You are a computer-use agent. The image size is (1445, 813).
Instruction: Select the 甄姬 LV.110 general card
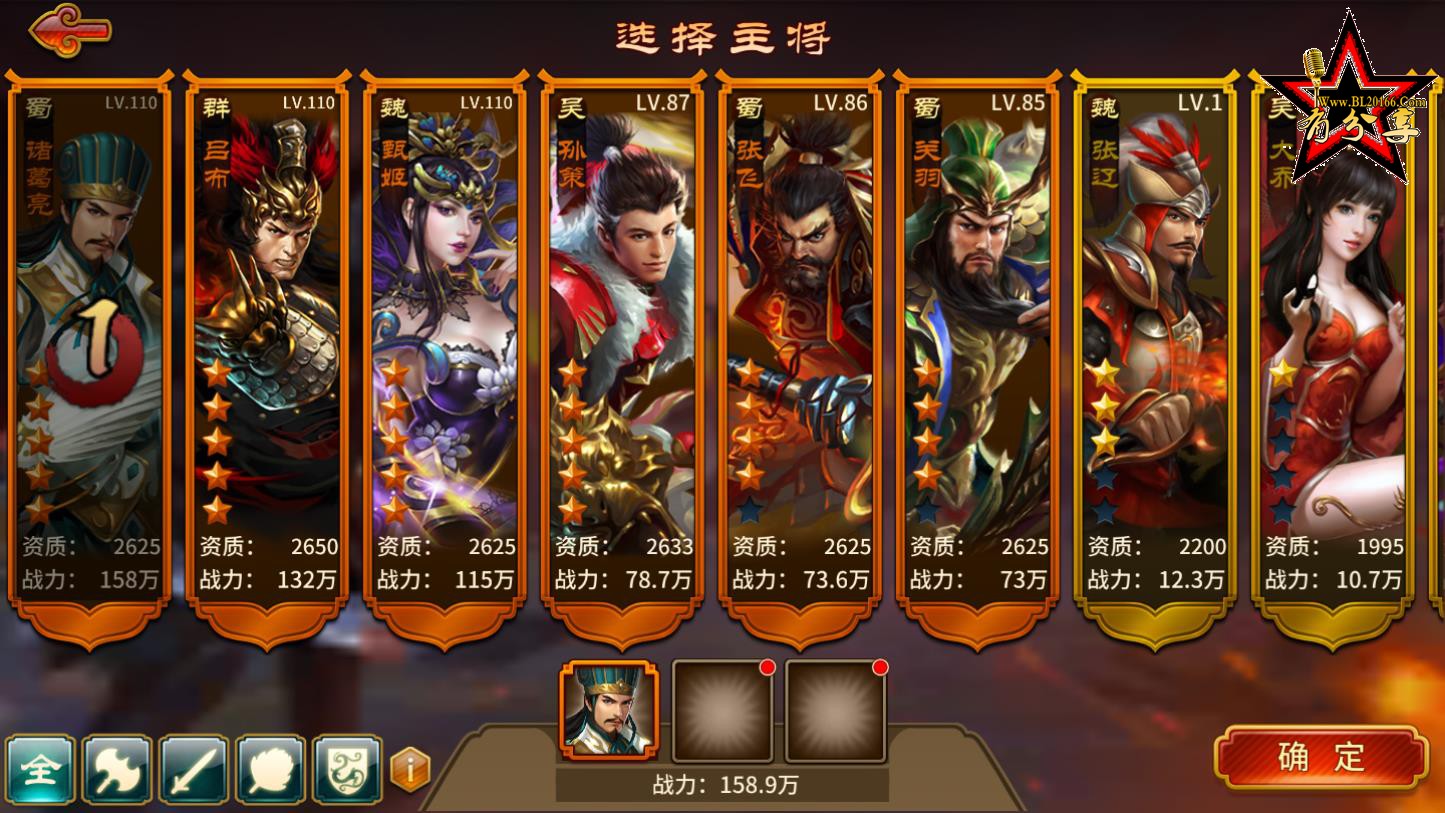pyautogui.click(x=444, y=340)
